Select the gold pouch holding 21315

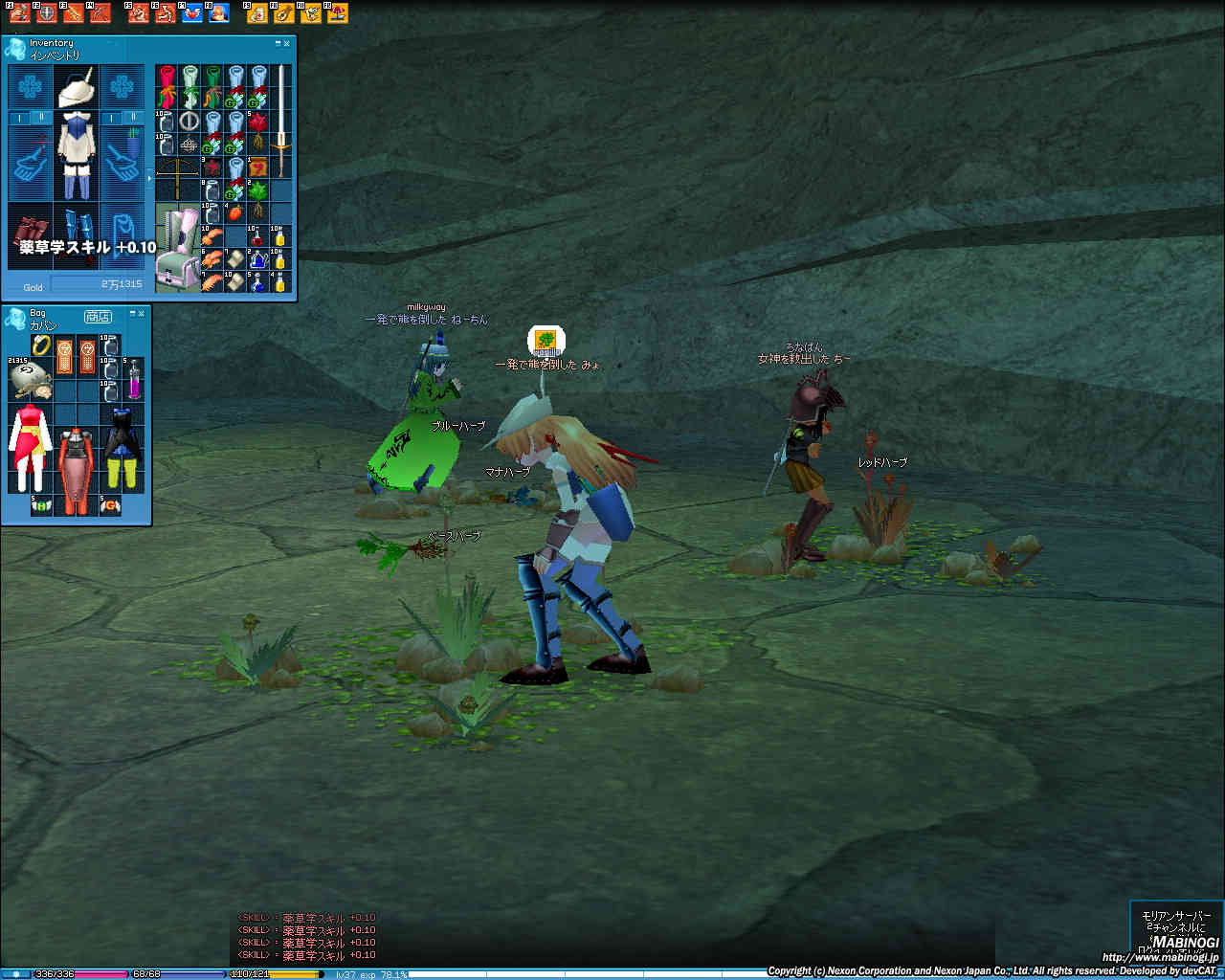coord(30,379)
